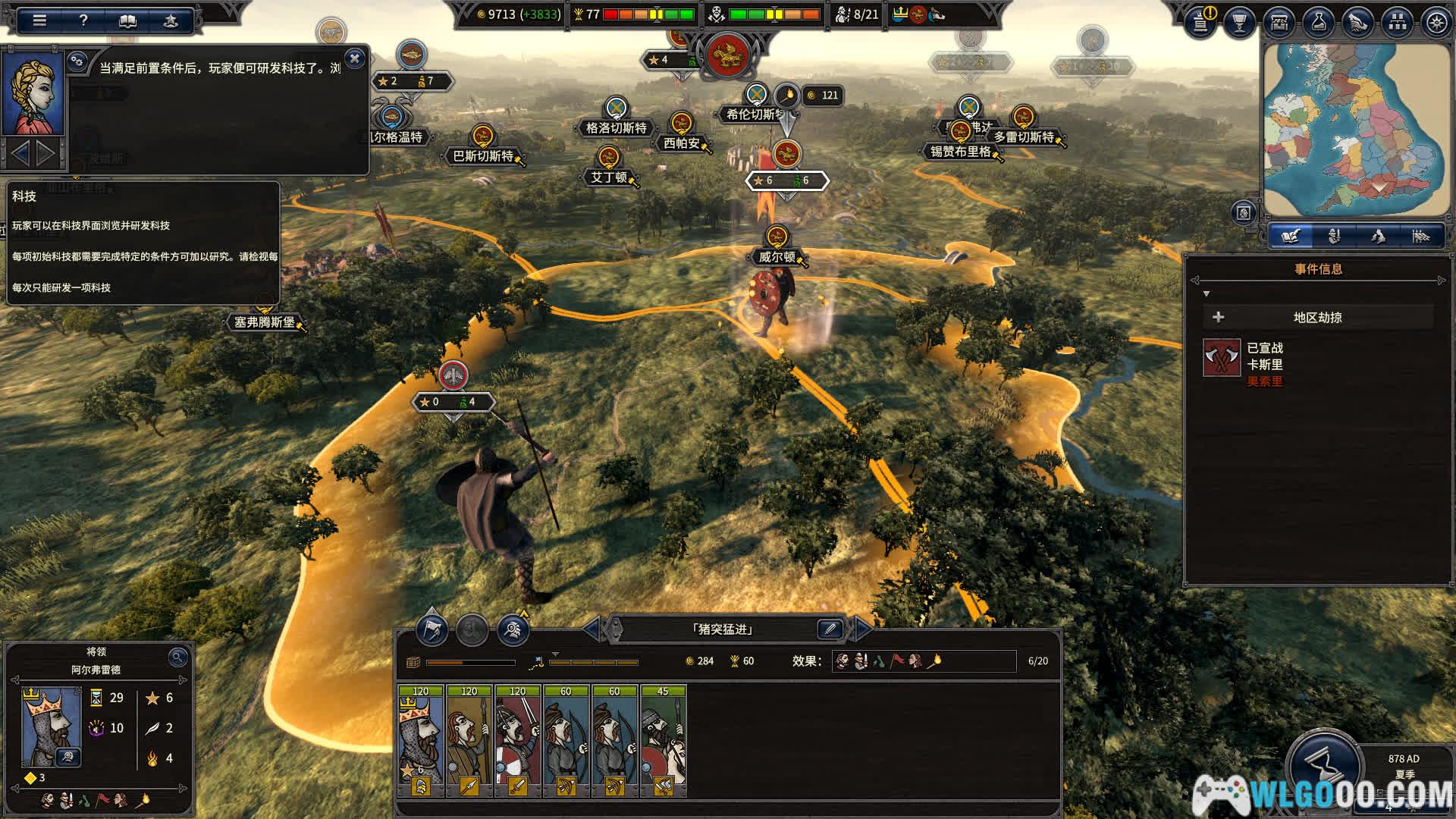Click the Britain minimap

1357,129
